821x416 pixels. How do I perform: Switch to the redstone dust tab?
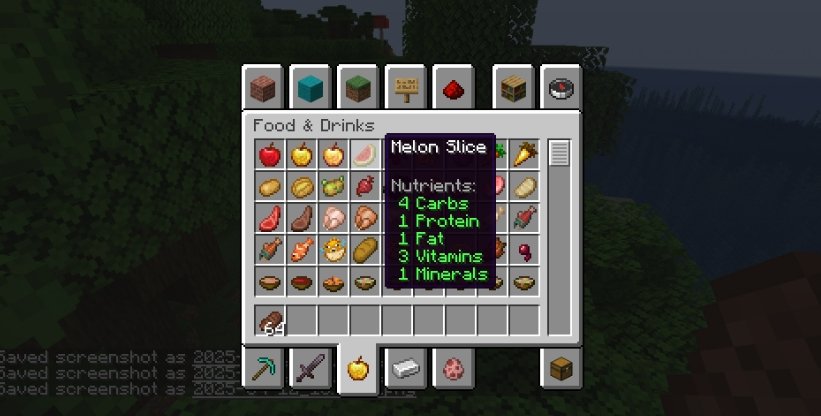click(449, 88)
